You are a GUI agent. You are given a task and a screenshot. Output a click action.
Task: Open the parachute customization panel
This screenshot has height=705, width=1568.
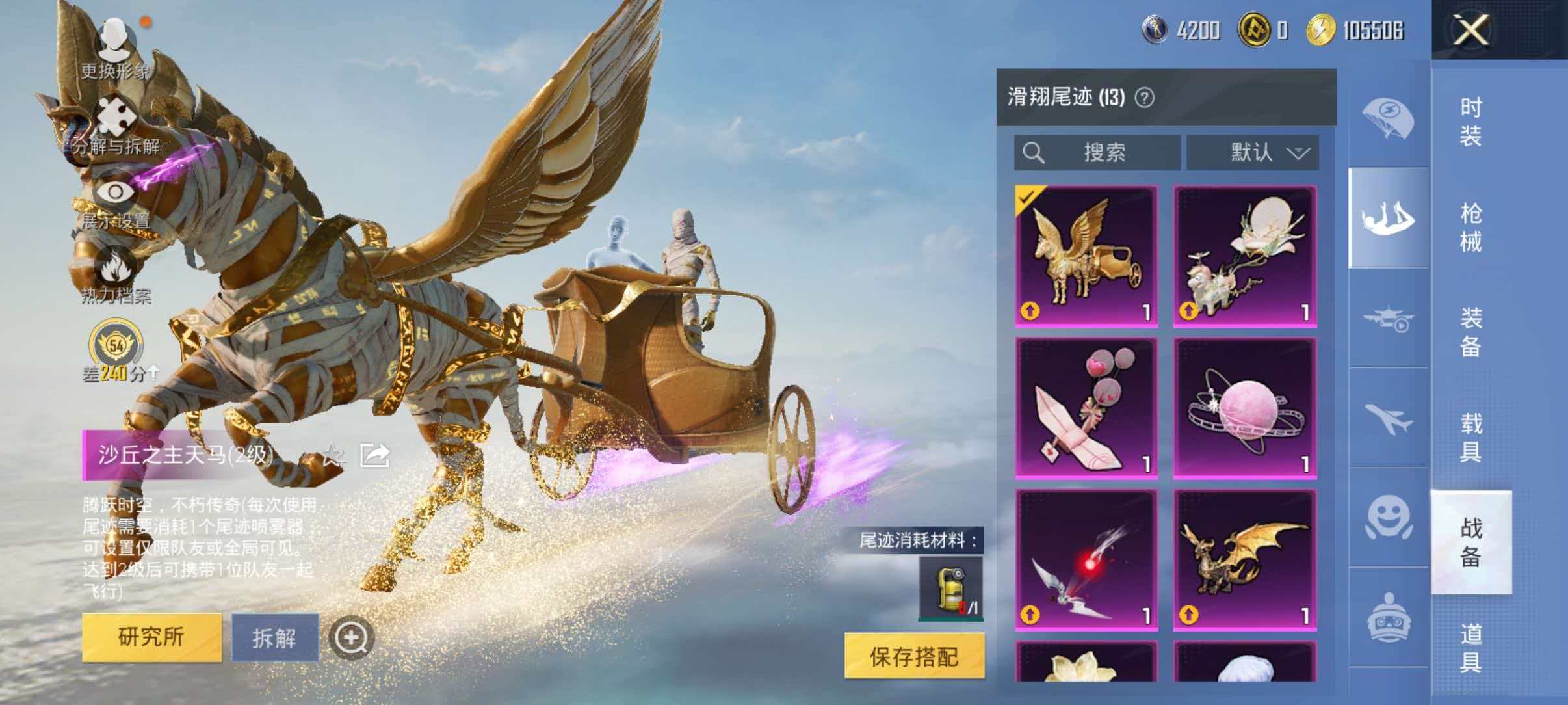[x=1390, y=117]
